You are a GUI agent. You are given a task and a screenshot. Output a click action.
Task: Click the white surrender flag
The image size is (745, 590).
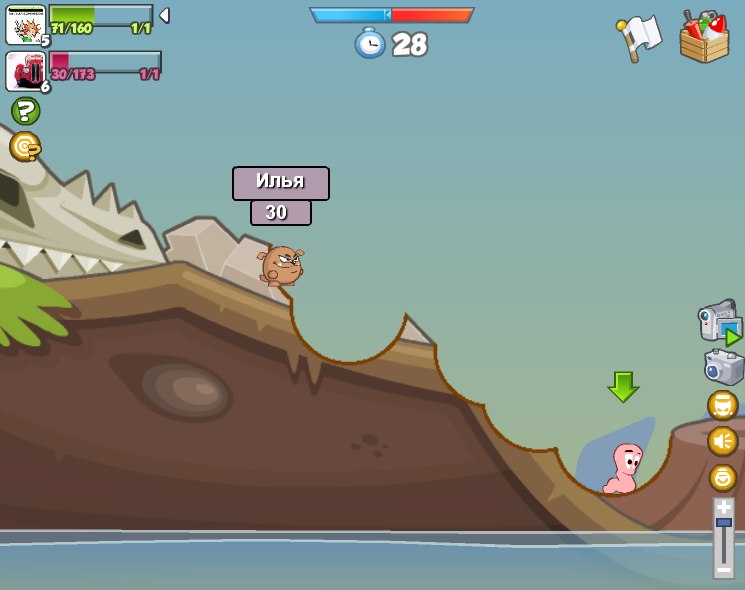point(640,38)
